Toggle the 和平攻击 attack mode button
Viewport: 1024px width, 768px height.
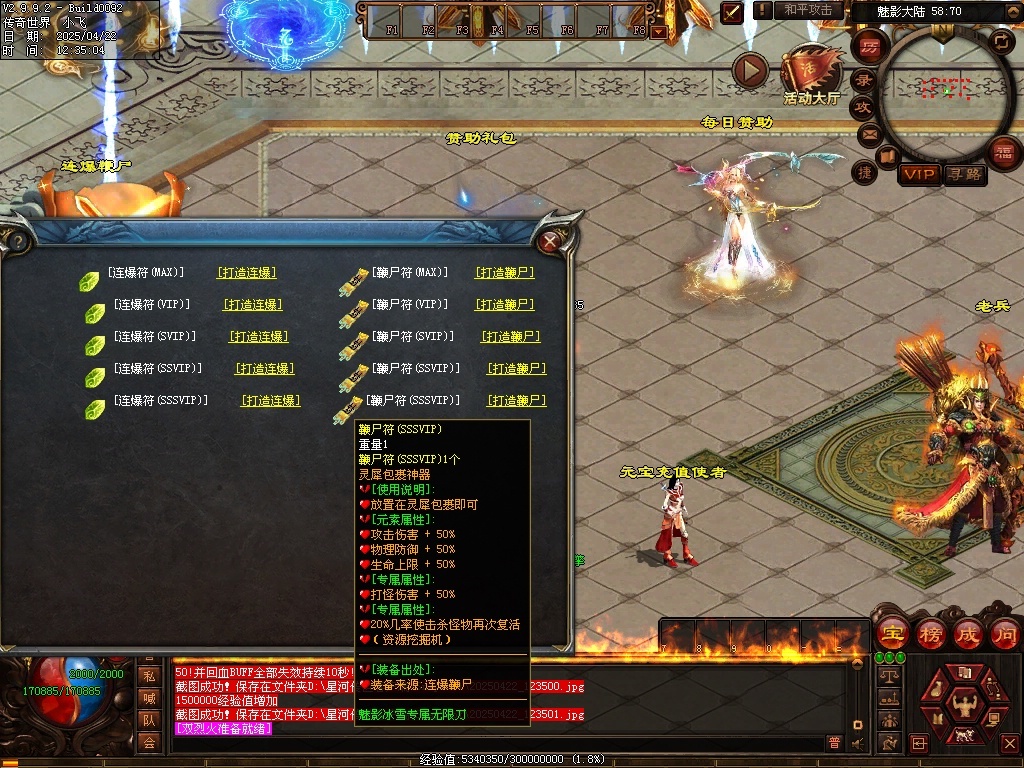(808, 10)
